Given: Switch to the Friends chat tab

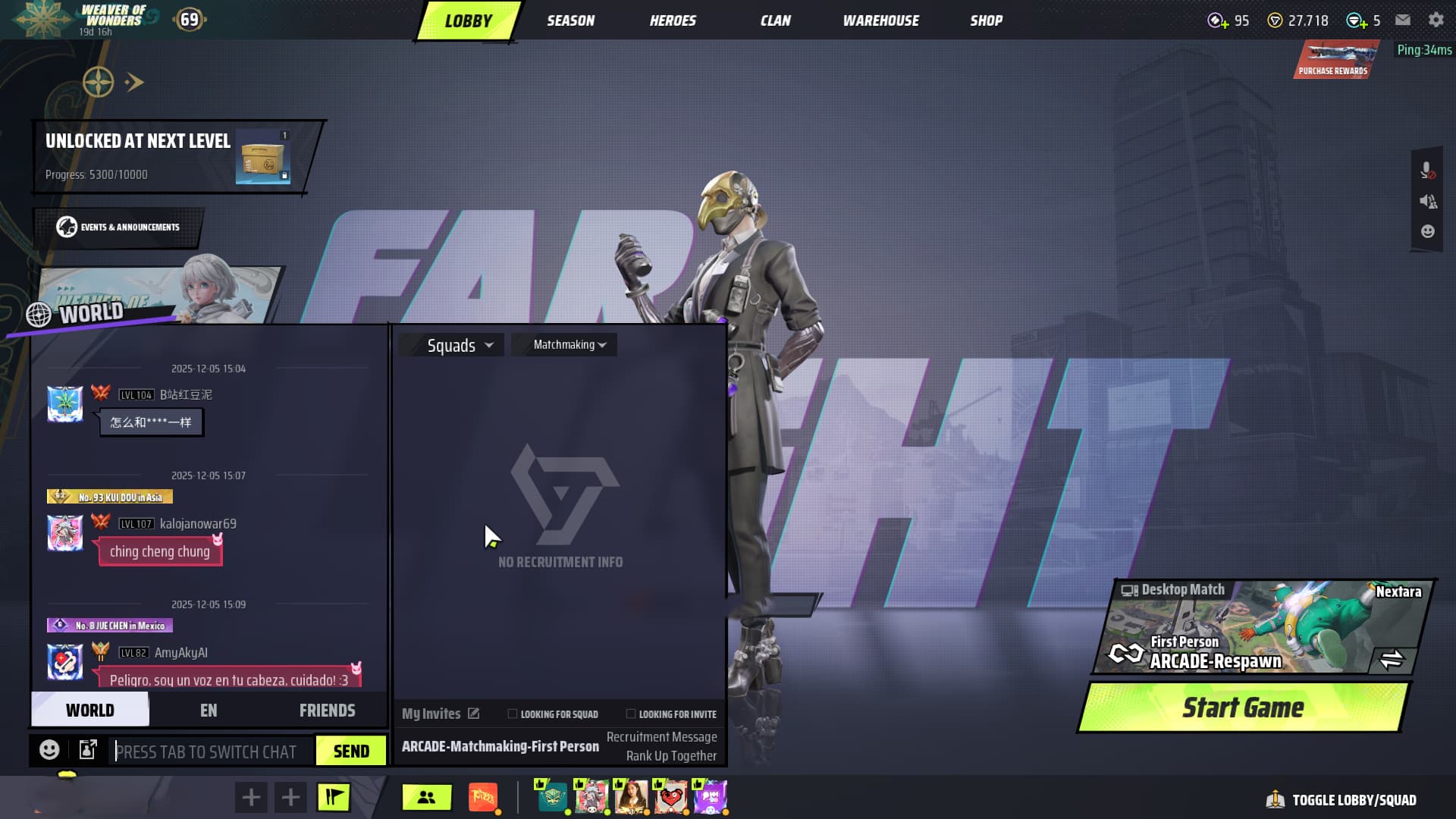Looking at the screenshot, I should pyautogui.click(x=327, y=711).
